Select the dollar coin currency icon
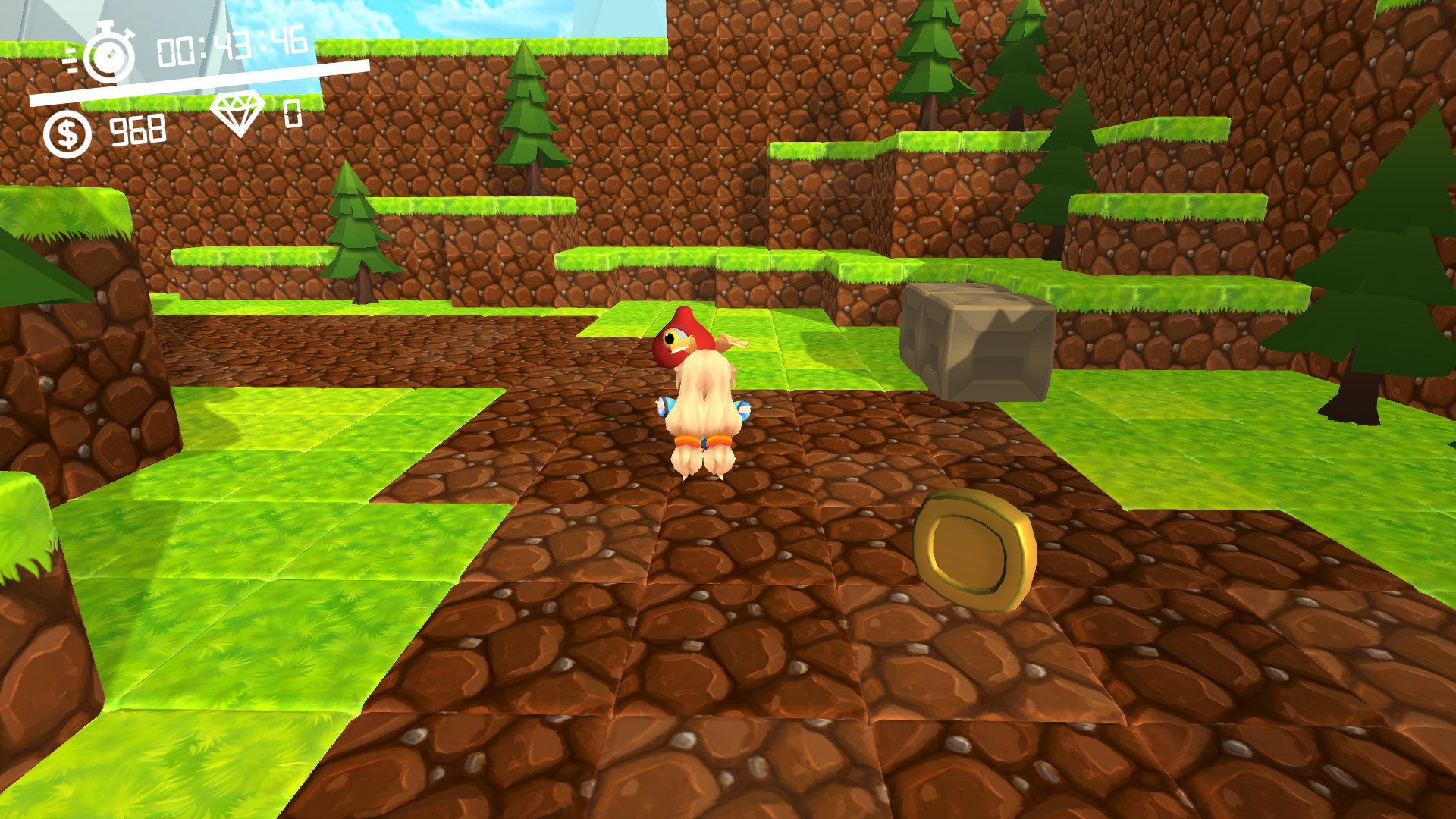 coord(67,130)
